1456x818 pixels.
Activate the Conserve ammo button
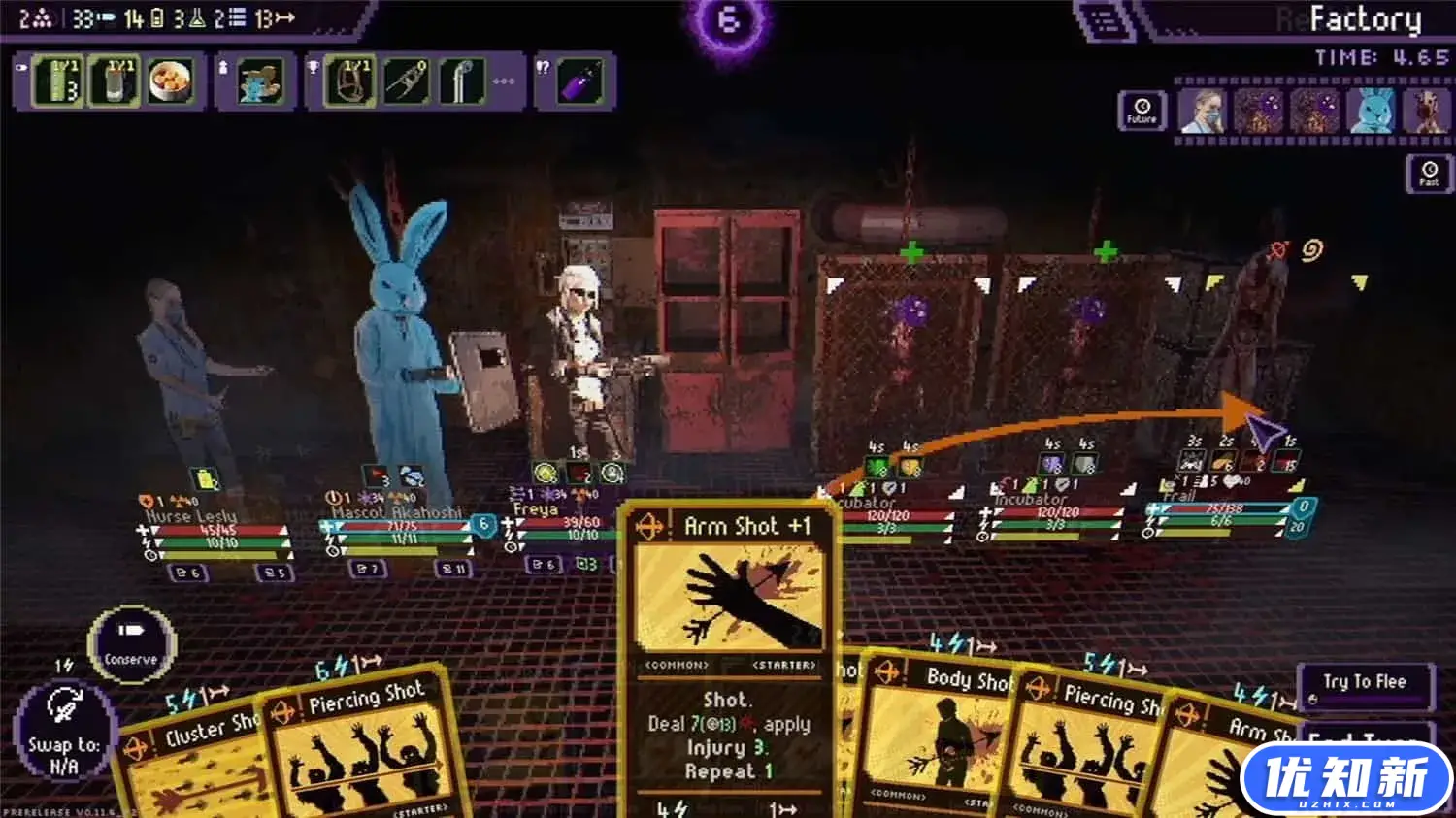[x=131, y=643]
